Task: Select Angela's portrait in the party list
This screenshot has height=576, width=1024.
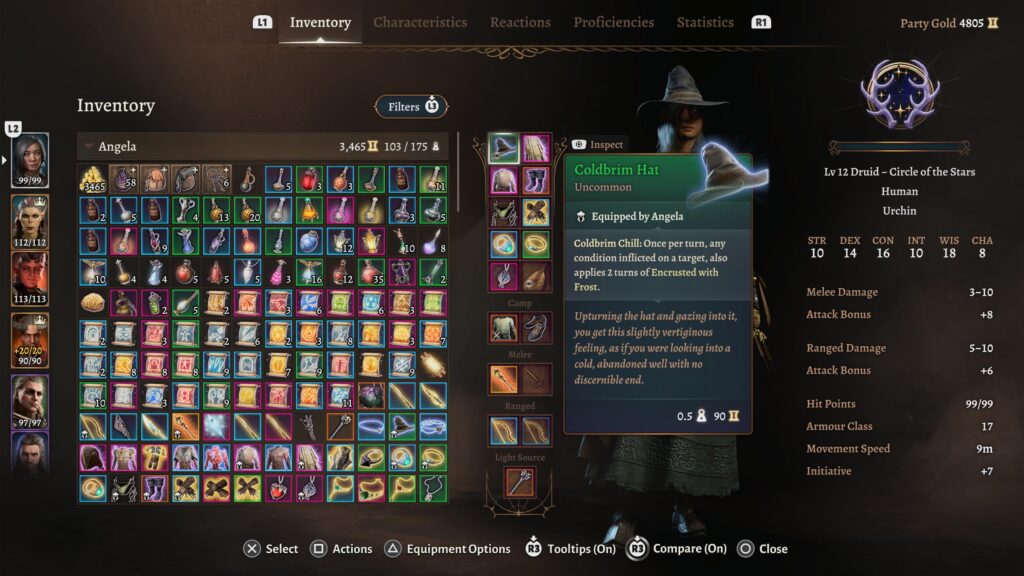Action: [x=30, y=158]
